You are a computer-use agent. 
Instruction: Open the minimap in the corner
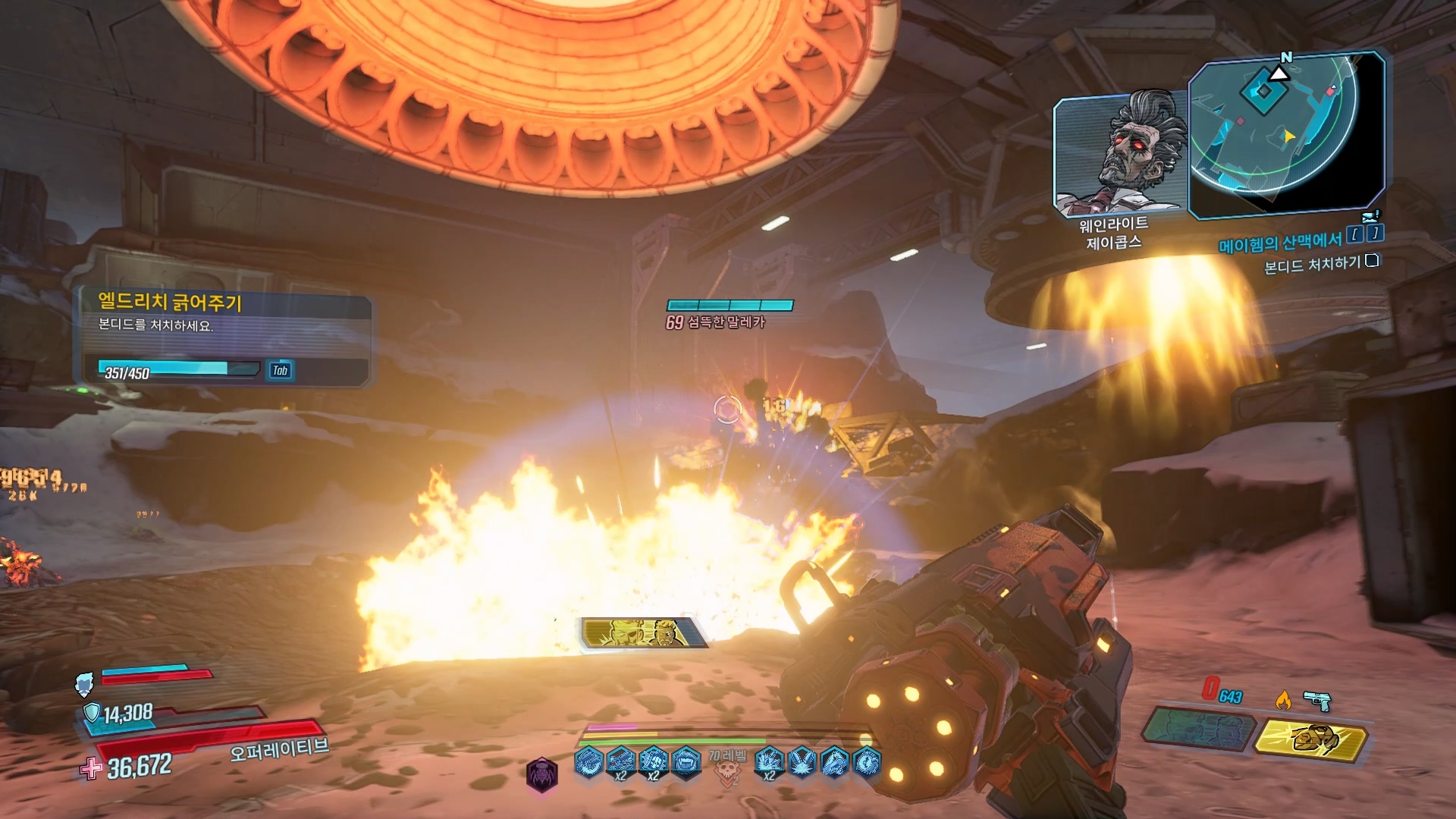pyautogui.click(x=1286, y=135)
